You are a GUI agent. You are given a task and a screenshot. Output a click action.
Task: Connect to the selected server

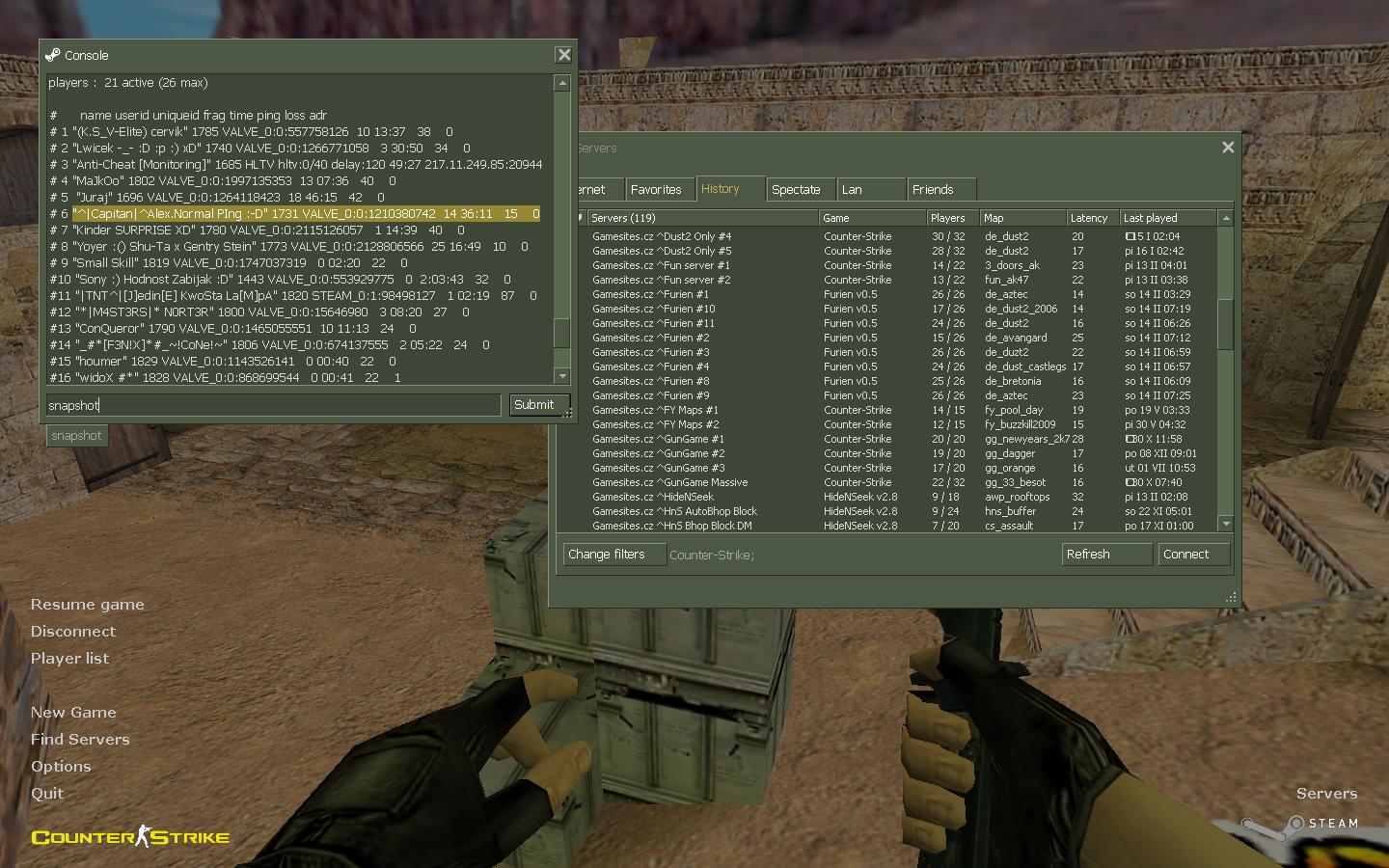click(1193, 555)
